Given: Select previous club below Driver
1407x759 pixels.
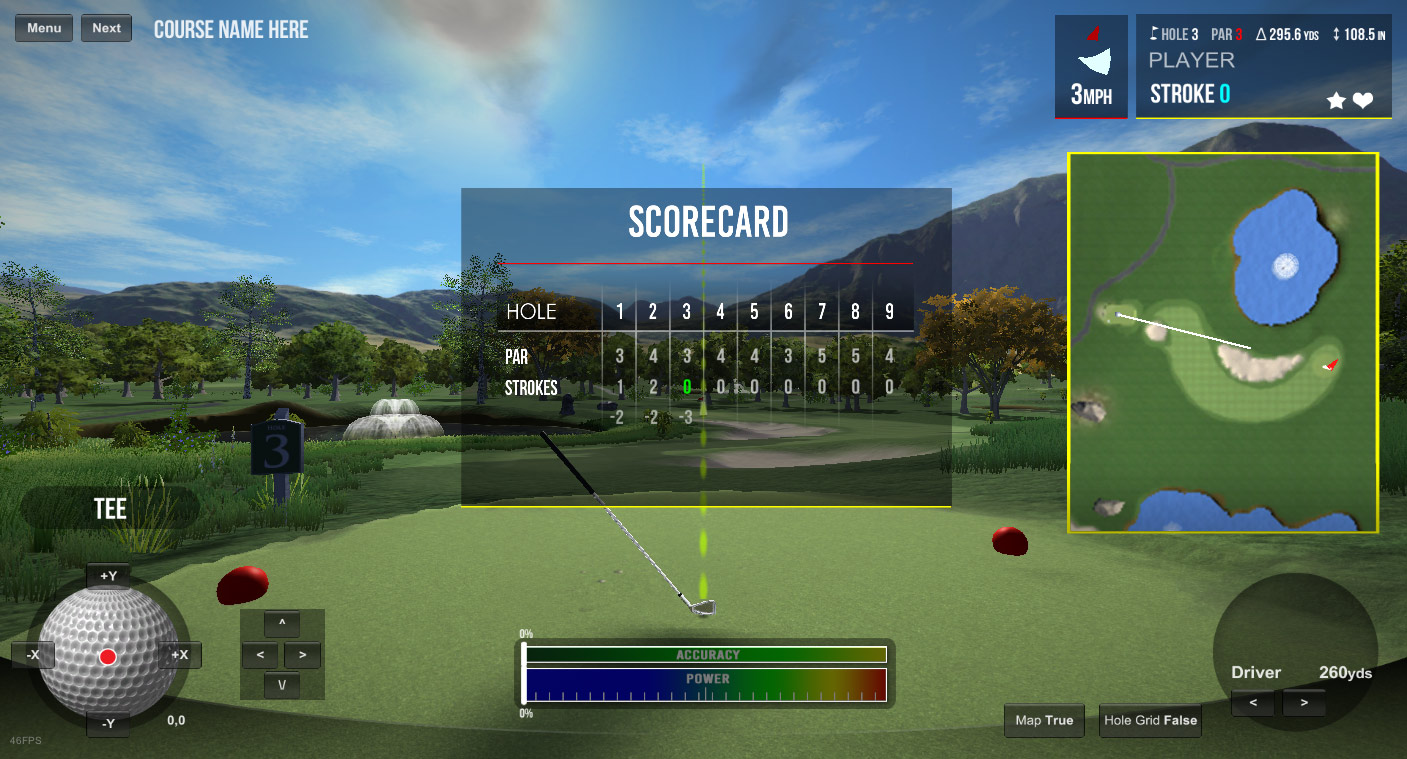Looking at the screenshot, I should [1253, 703].
